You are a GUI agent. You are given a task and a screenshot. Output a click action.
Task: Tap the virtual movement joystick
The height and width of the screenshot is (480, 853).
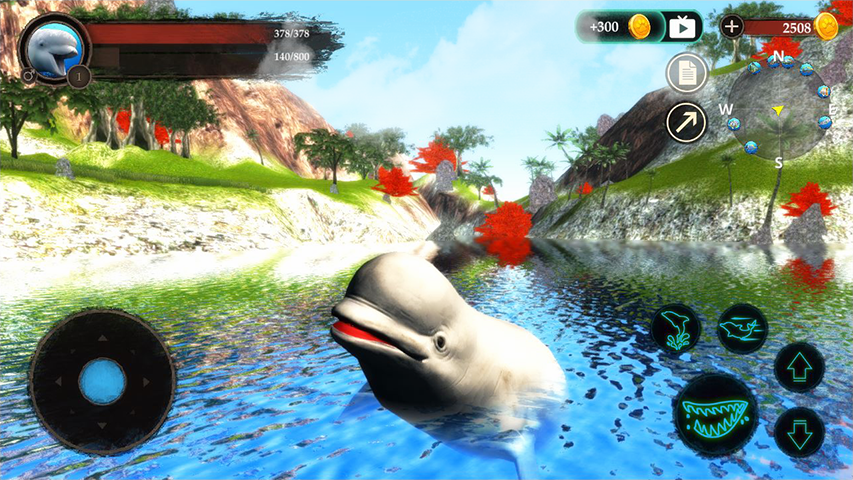point(102,381)
